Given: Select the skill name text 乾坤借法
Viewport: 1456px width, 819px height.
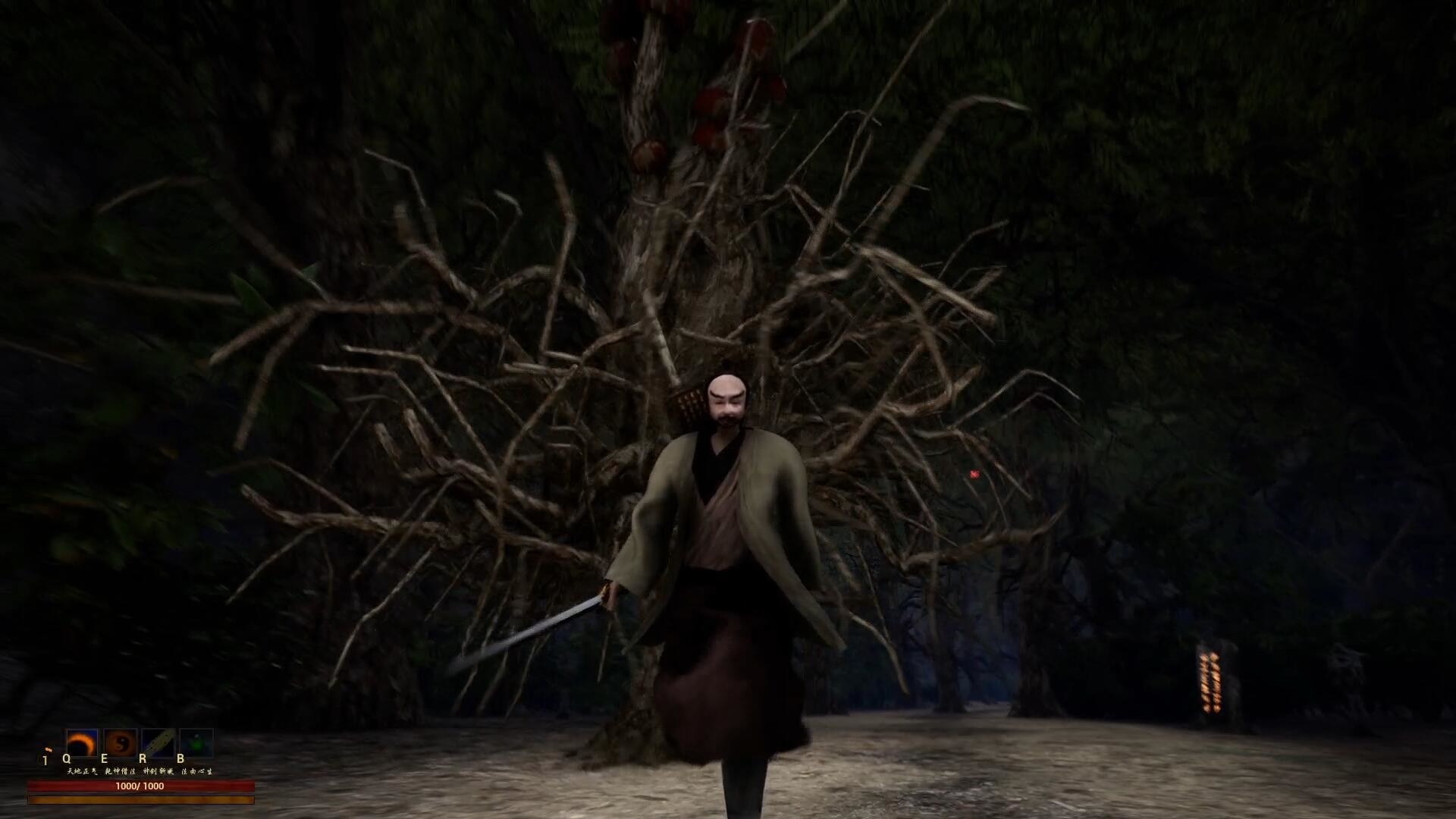Looking at the screenshot, I should (x=121, y=771).
